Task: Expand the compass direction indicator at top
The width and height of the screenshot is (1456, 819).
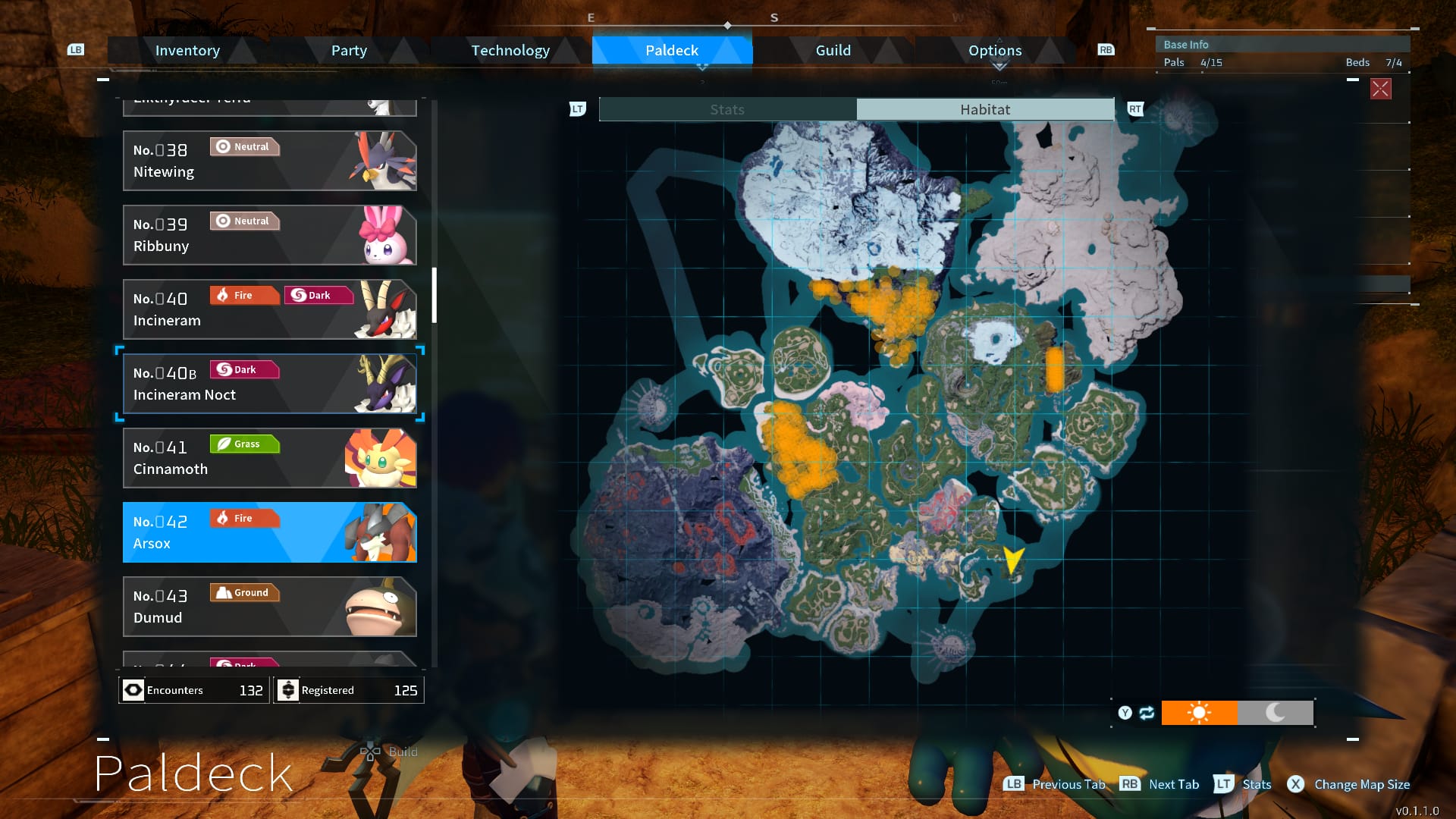Action: click(x=727, y=24)
